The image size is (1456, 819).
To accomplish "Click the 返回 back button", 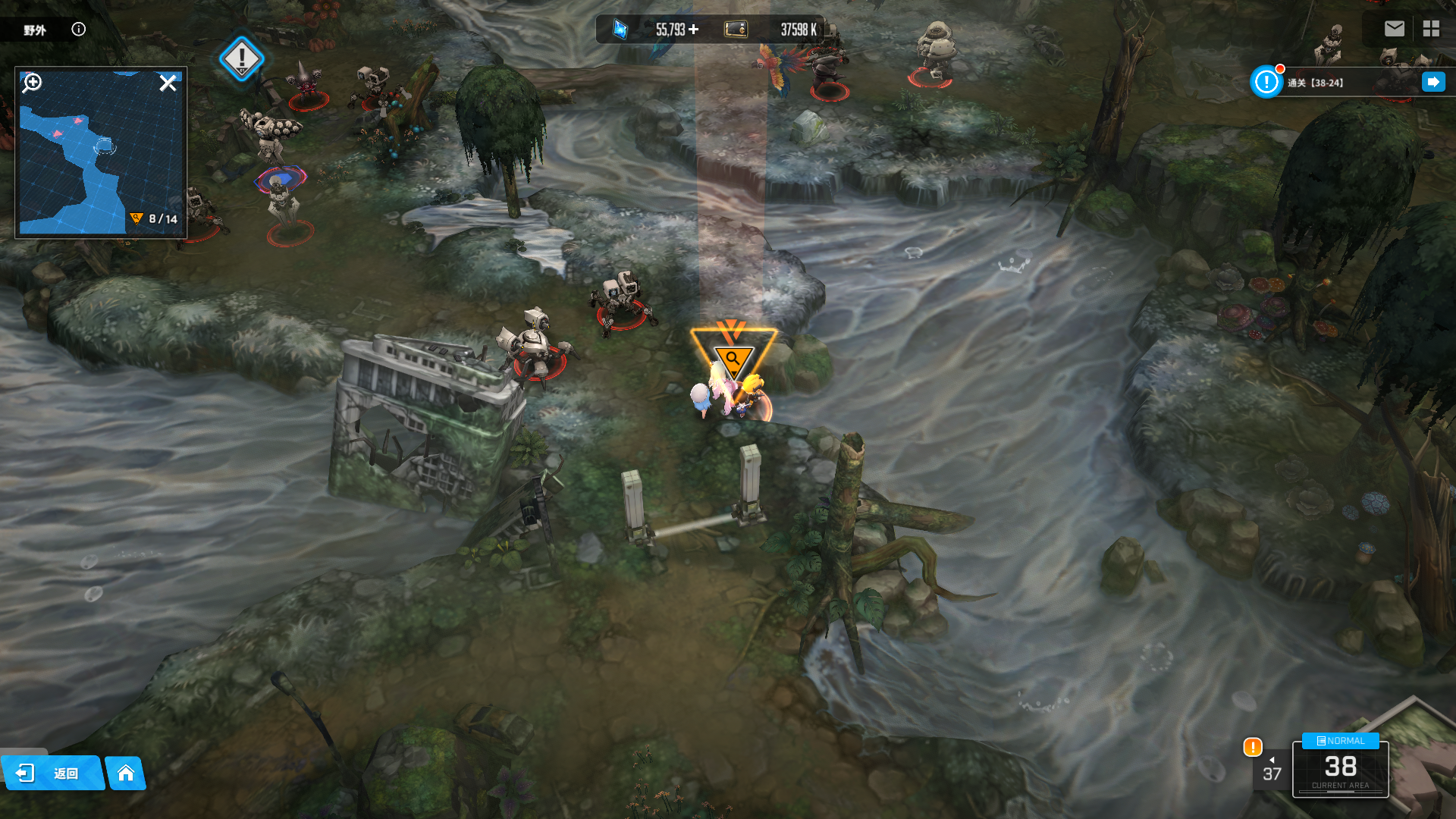I will 52,773.
